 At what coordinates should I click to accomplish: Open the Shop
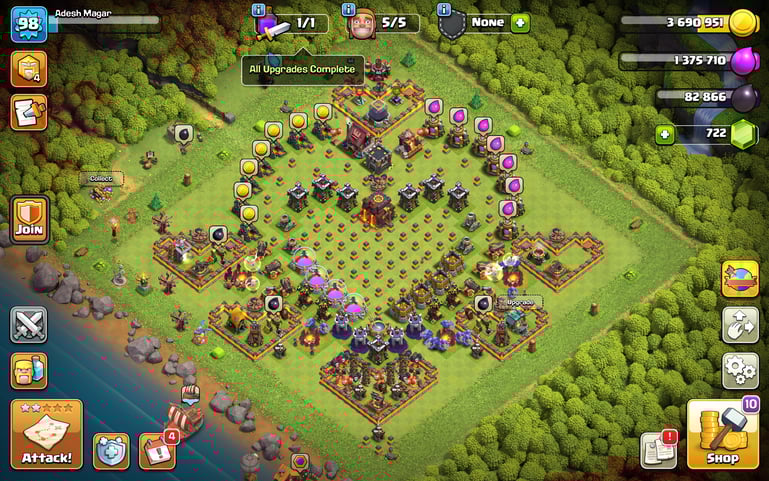[x=722, y=434]
